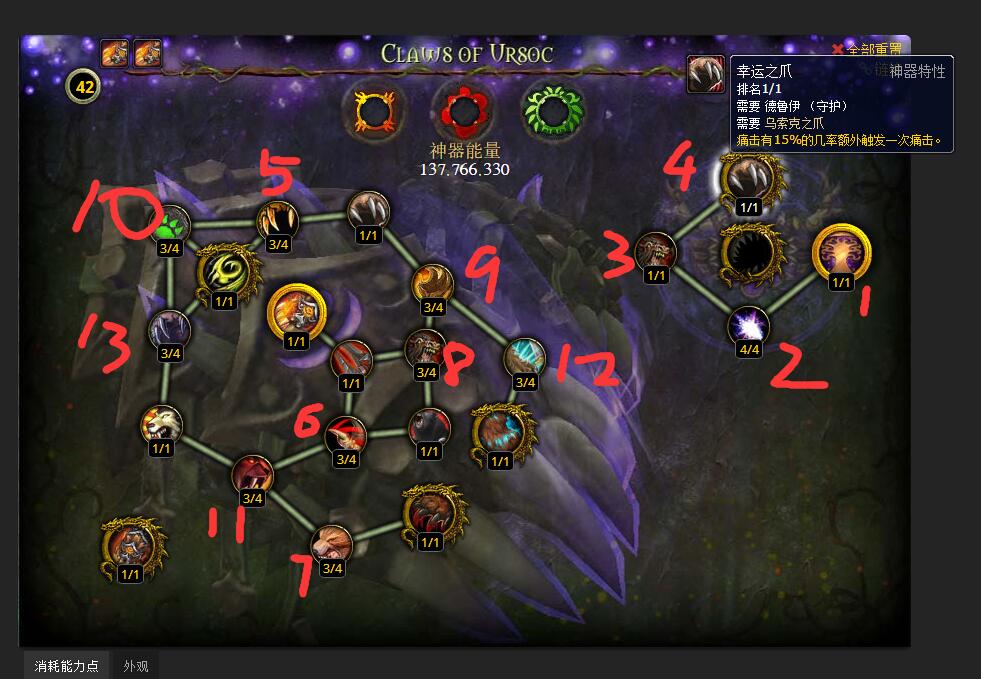Screen dimensions: 981x679
Task: Select the green swirl dragon-framed trait
Action: click(x=224, y=272)
